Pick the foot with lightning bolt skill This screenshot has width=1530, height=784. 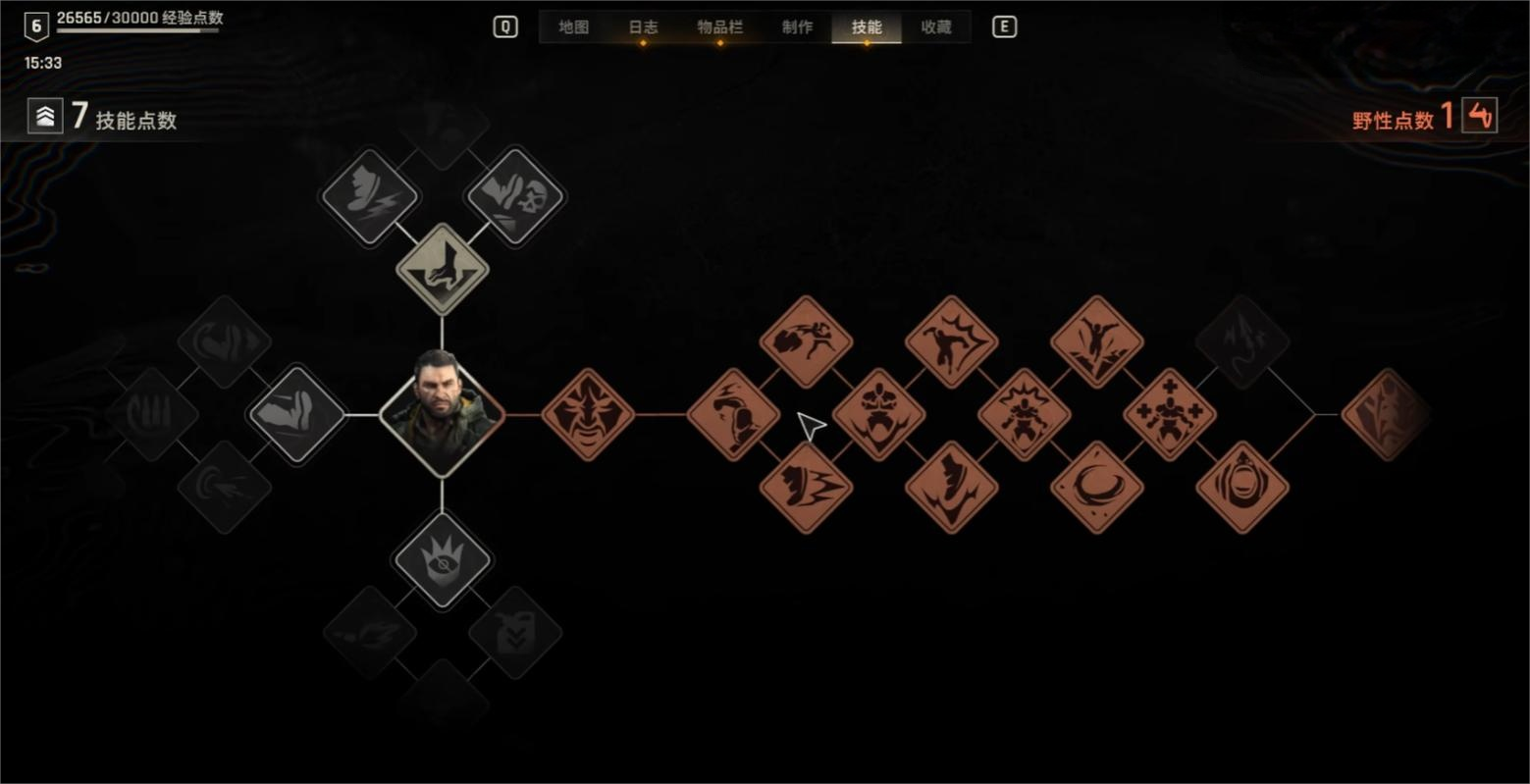pos(370,196)
